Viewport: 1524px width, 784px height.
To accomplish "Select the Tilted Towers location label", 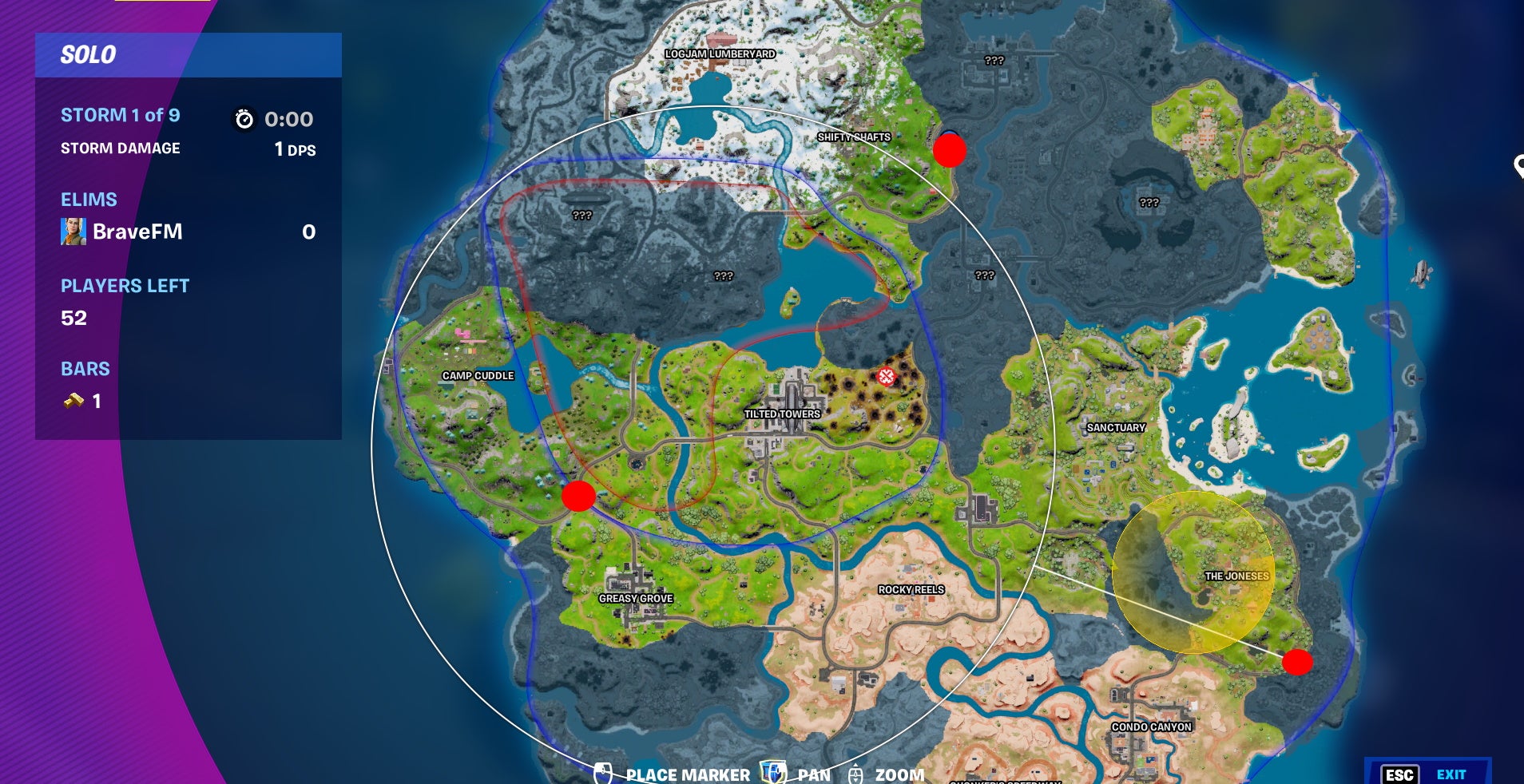I will coord(781,414).
